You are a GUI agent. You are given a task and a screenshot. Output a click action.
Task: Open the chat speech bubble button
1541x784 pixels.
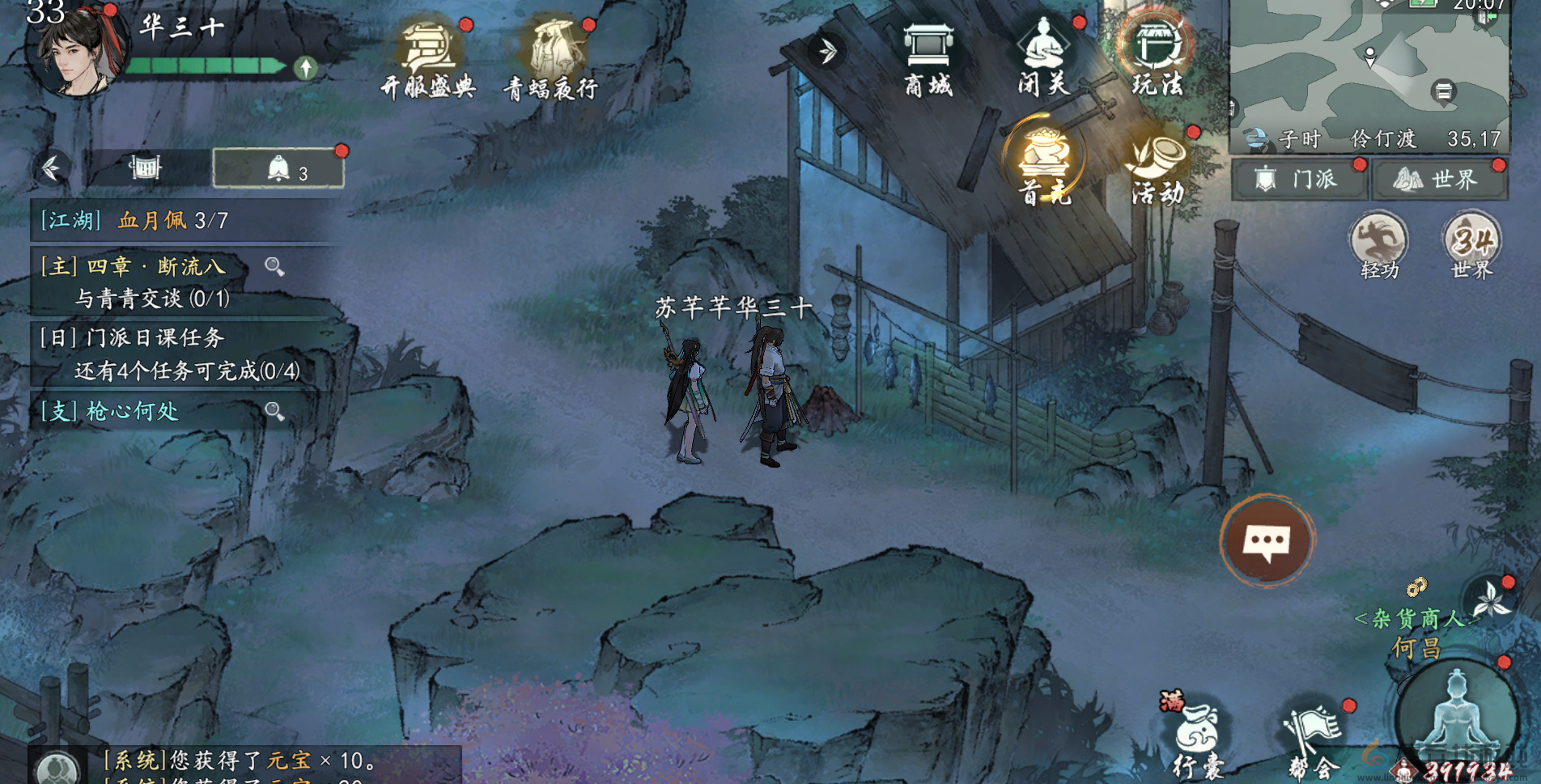[x=1267, y=541]
